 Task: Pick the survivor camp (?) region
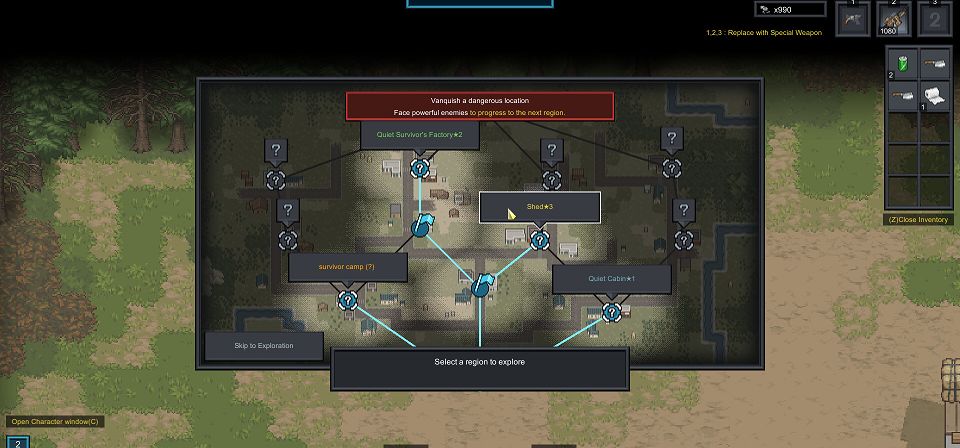(x=347, y=267)
